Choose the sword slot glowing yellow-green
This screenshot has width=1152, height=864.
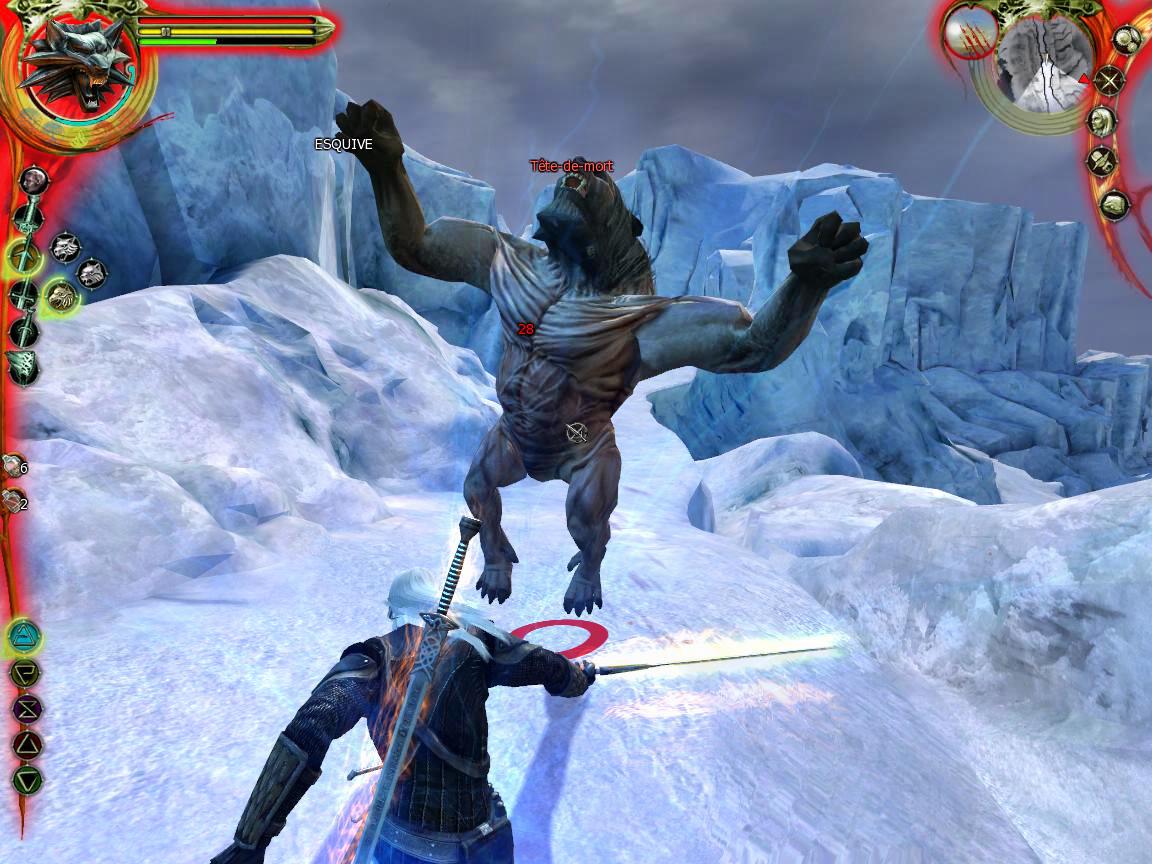(x=24, y=255)
